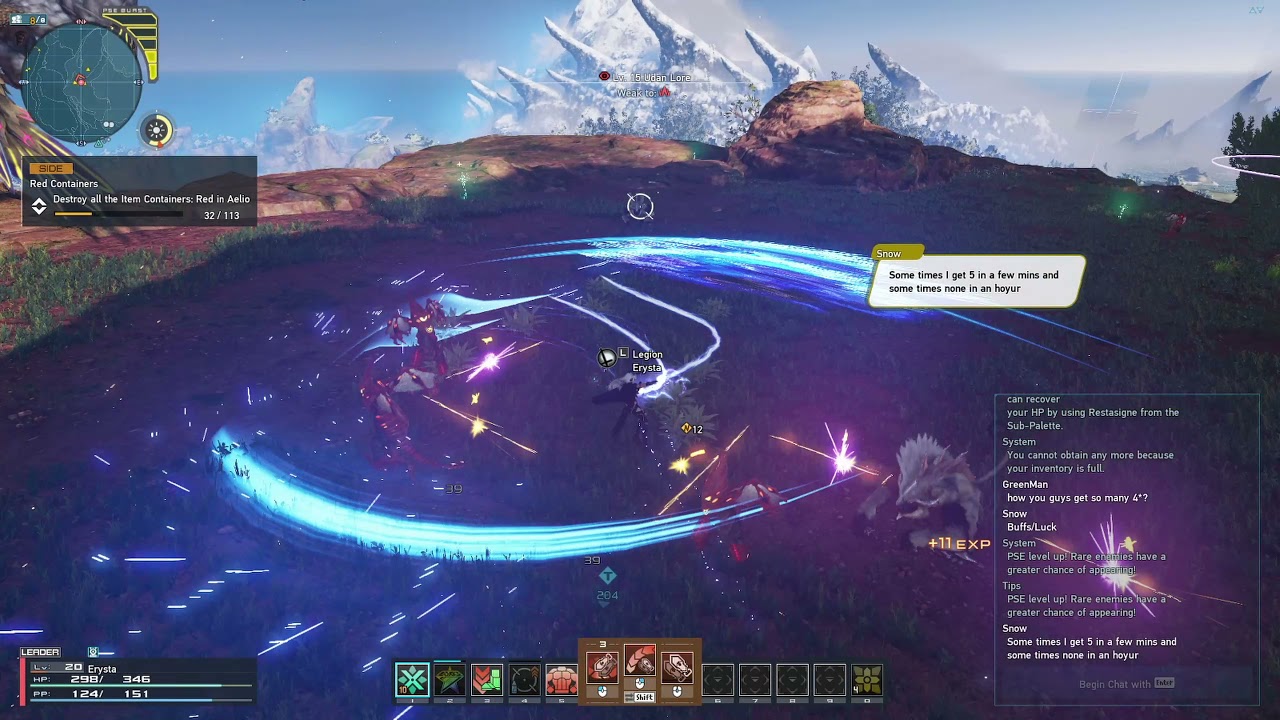Choose the left weapon action in the brown palette

602,667
